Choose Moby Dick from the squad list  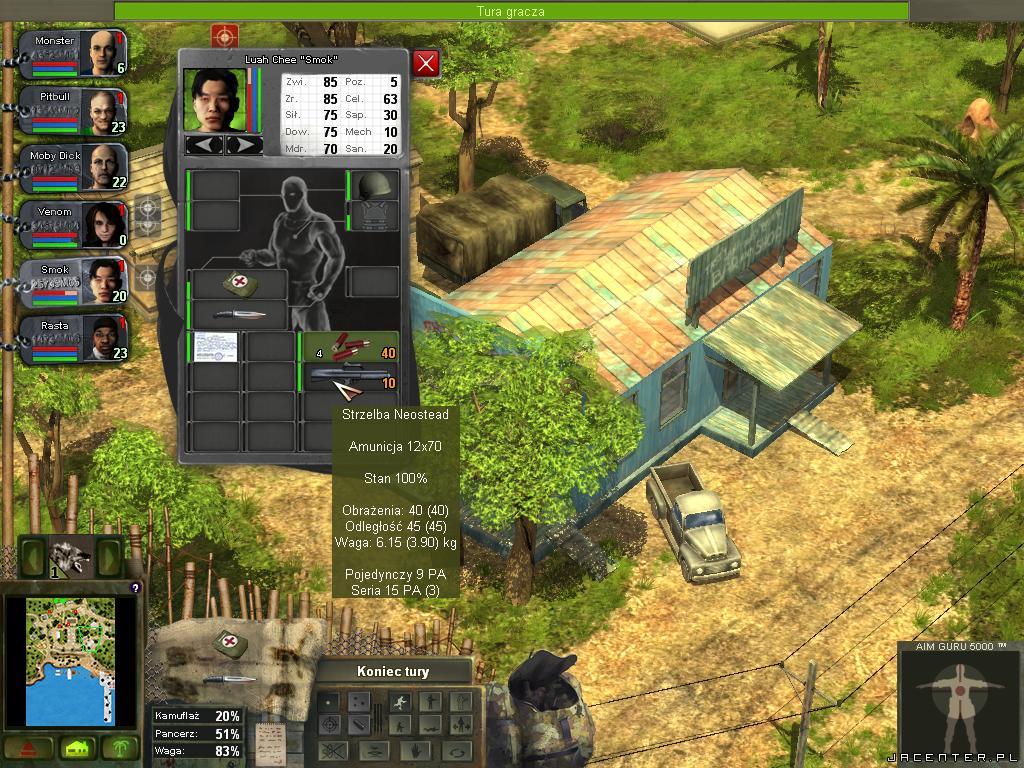101,168
